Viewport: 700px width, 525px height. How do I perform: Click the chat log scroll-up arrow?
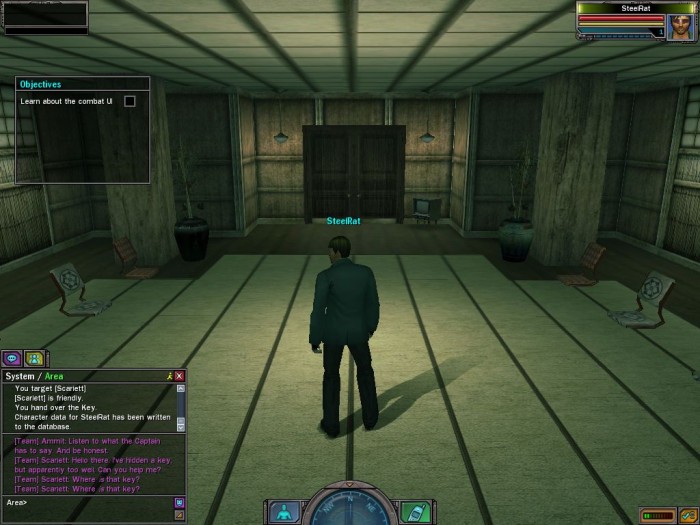point(181,388)
